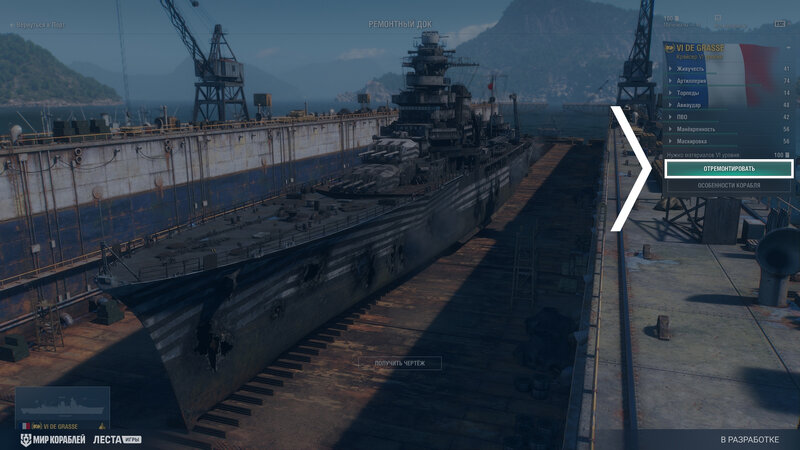The image size is (800, 450).
Task: Click the highlighted Отремонтировать repair button
Action: click(x=728, y=169)
